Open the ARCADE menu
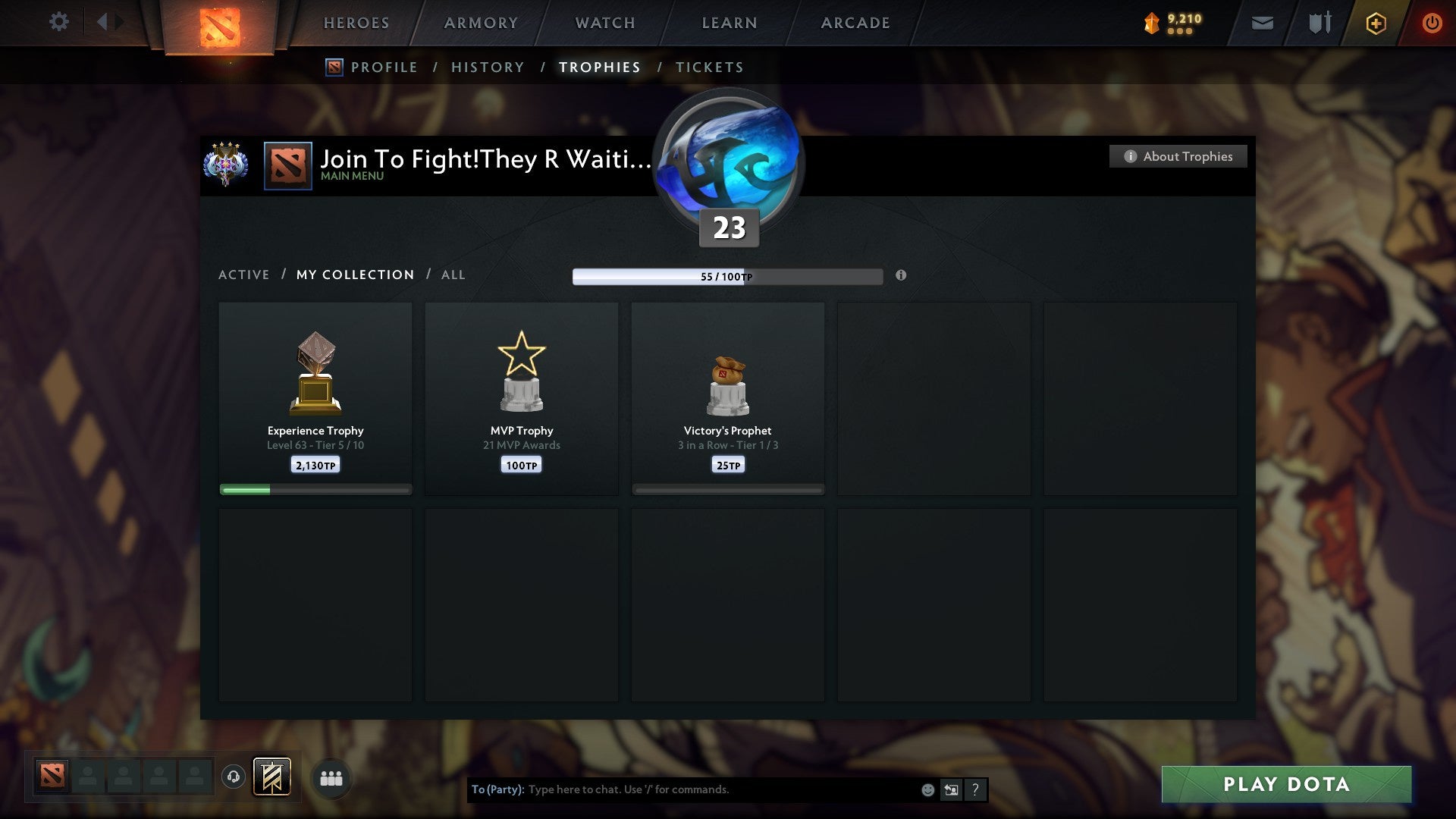Viewport: 1456px width, 819px height. pos(854,23)
